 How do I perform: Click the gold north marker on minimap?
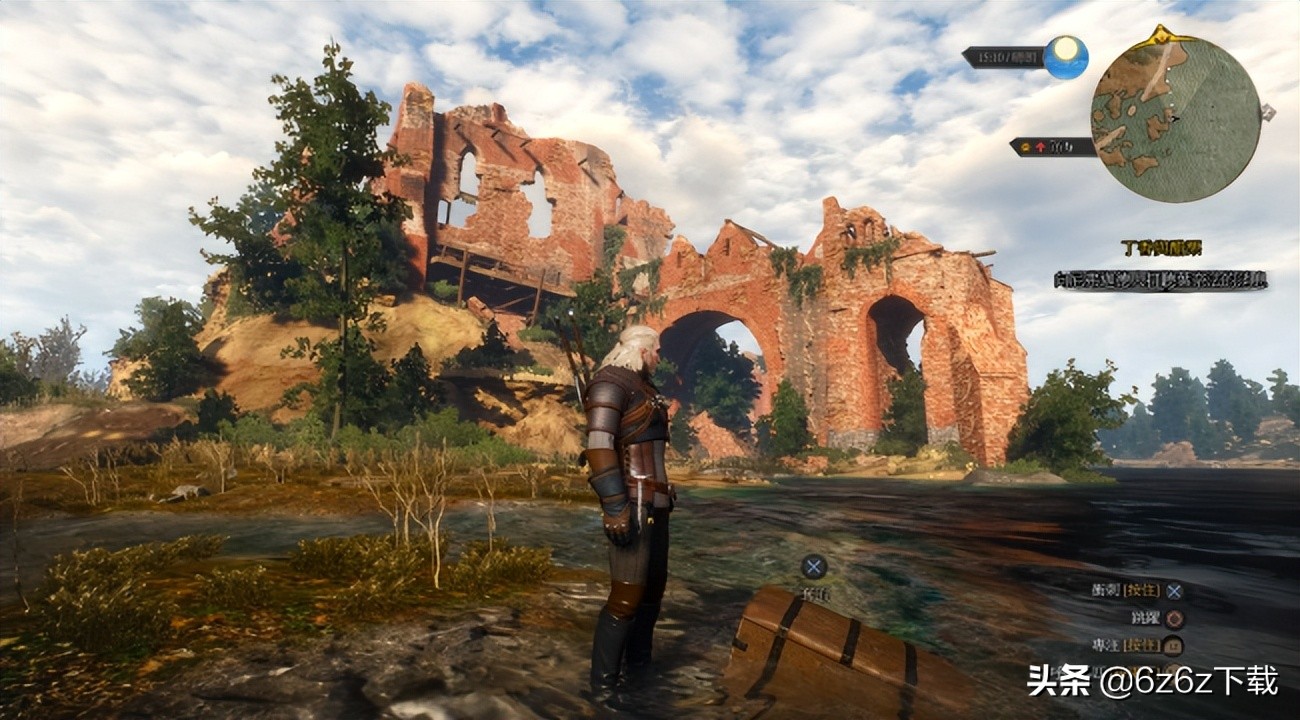click(1160, 34)
